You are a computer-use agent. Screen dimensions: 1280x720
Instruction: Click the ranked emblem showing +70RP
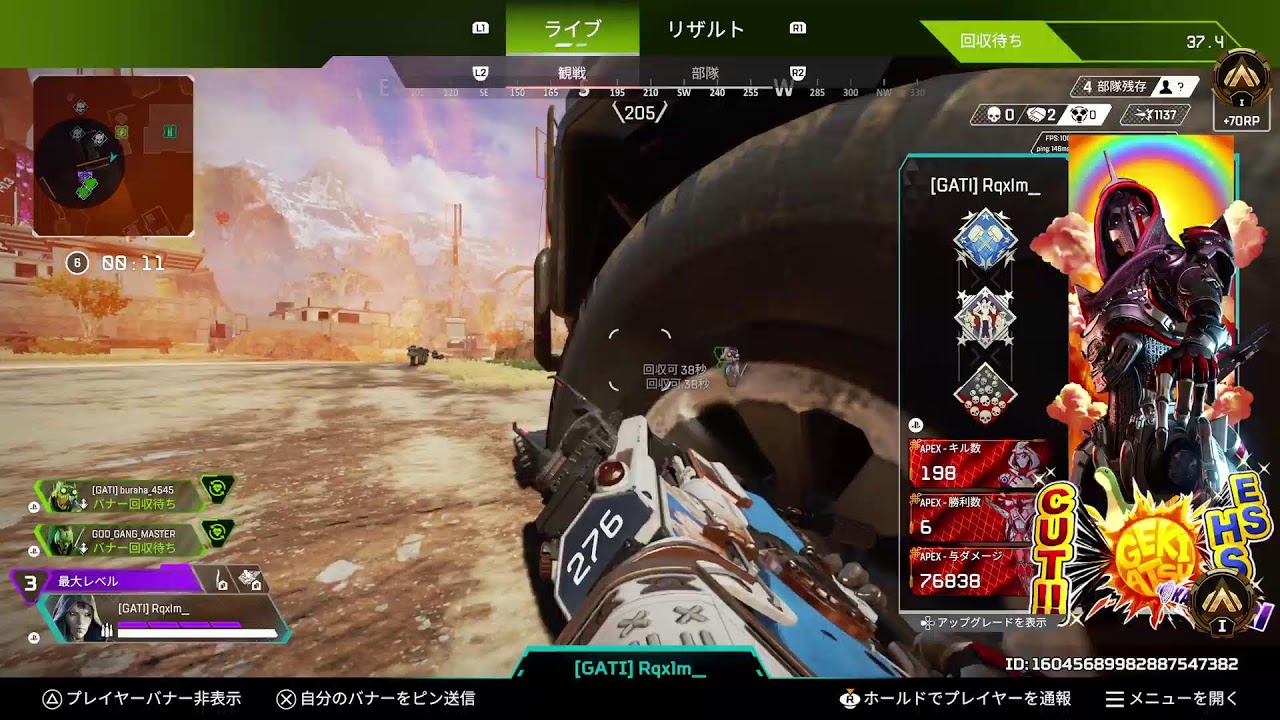[x=1241, y=90]
